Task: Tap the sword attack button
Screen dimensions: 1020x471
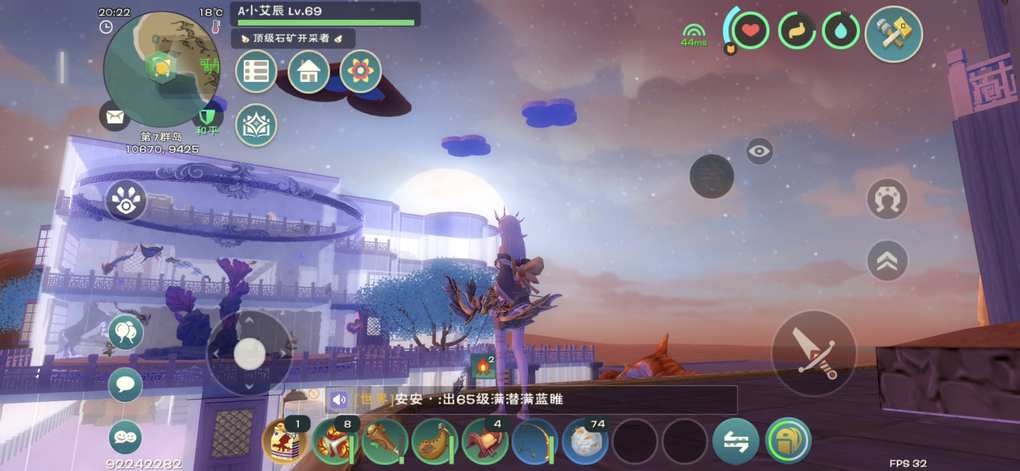Action: click(x=814, y=353)
